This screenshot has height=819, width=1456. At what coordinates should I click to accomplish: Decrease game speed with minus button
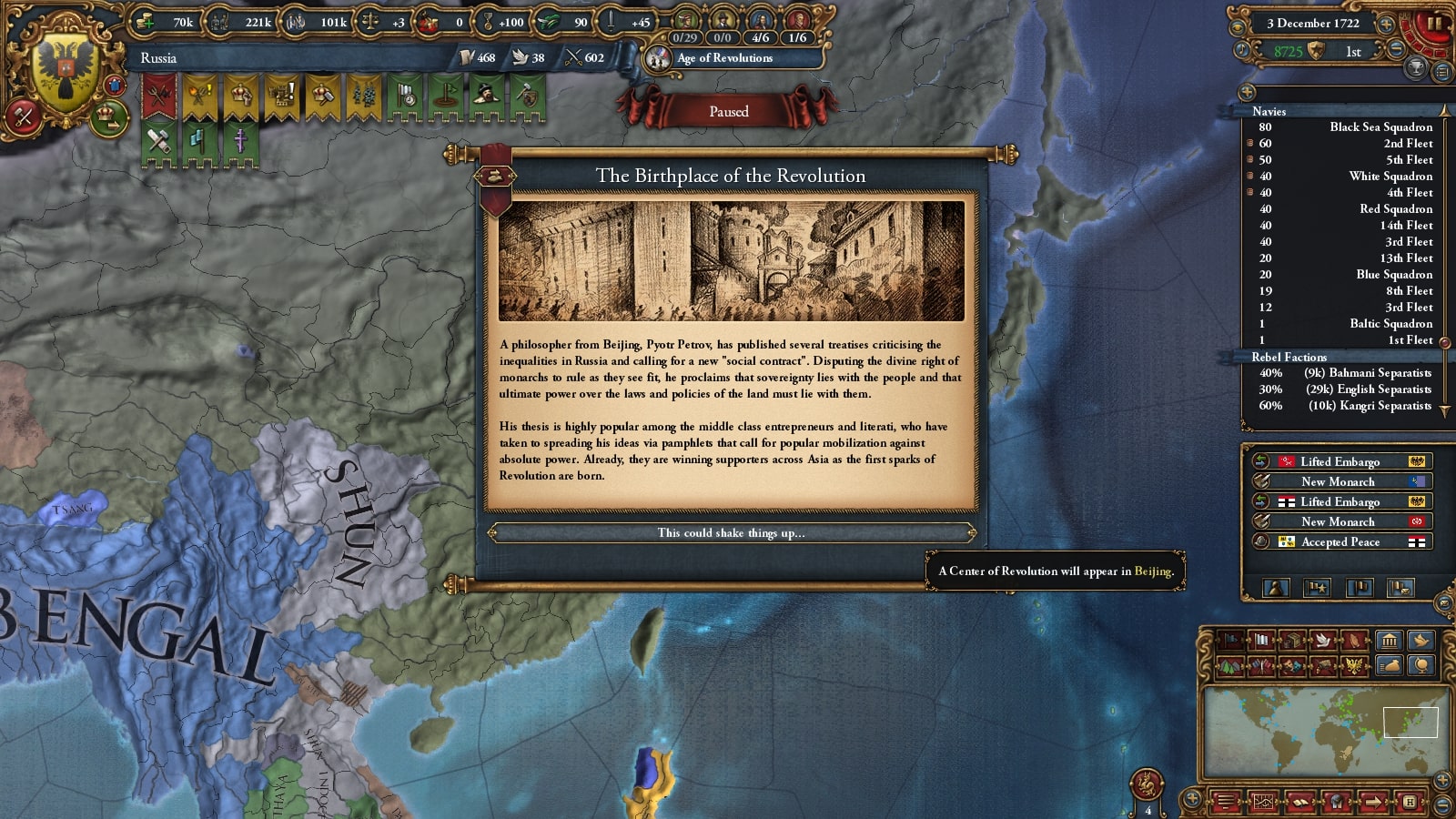click(1397, 51)
